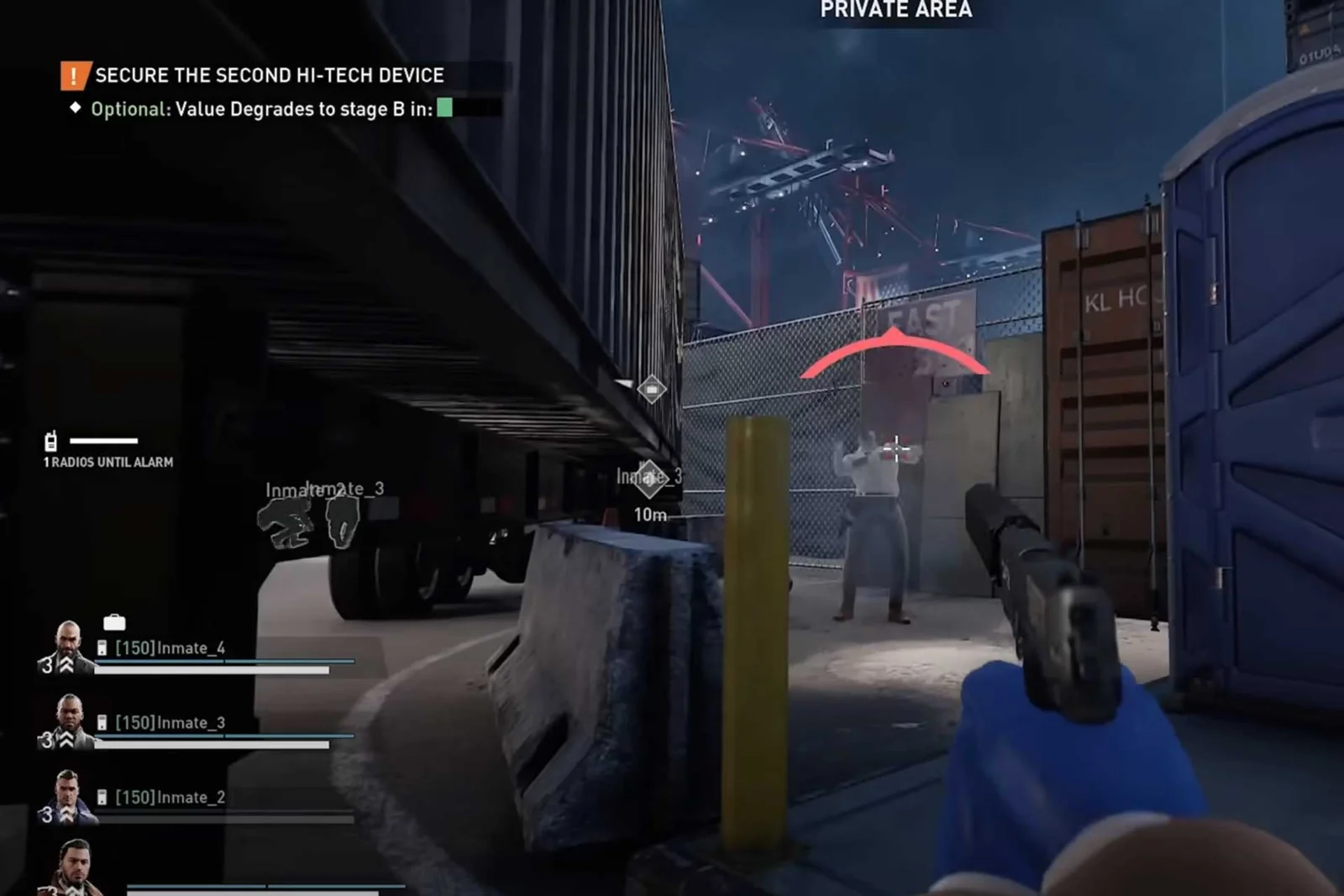Viewport: 1344px width, 896px height.
Task: Select the Inmate_4 teammate portrait
Action: [67, 646]
